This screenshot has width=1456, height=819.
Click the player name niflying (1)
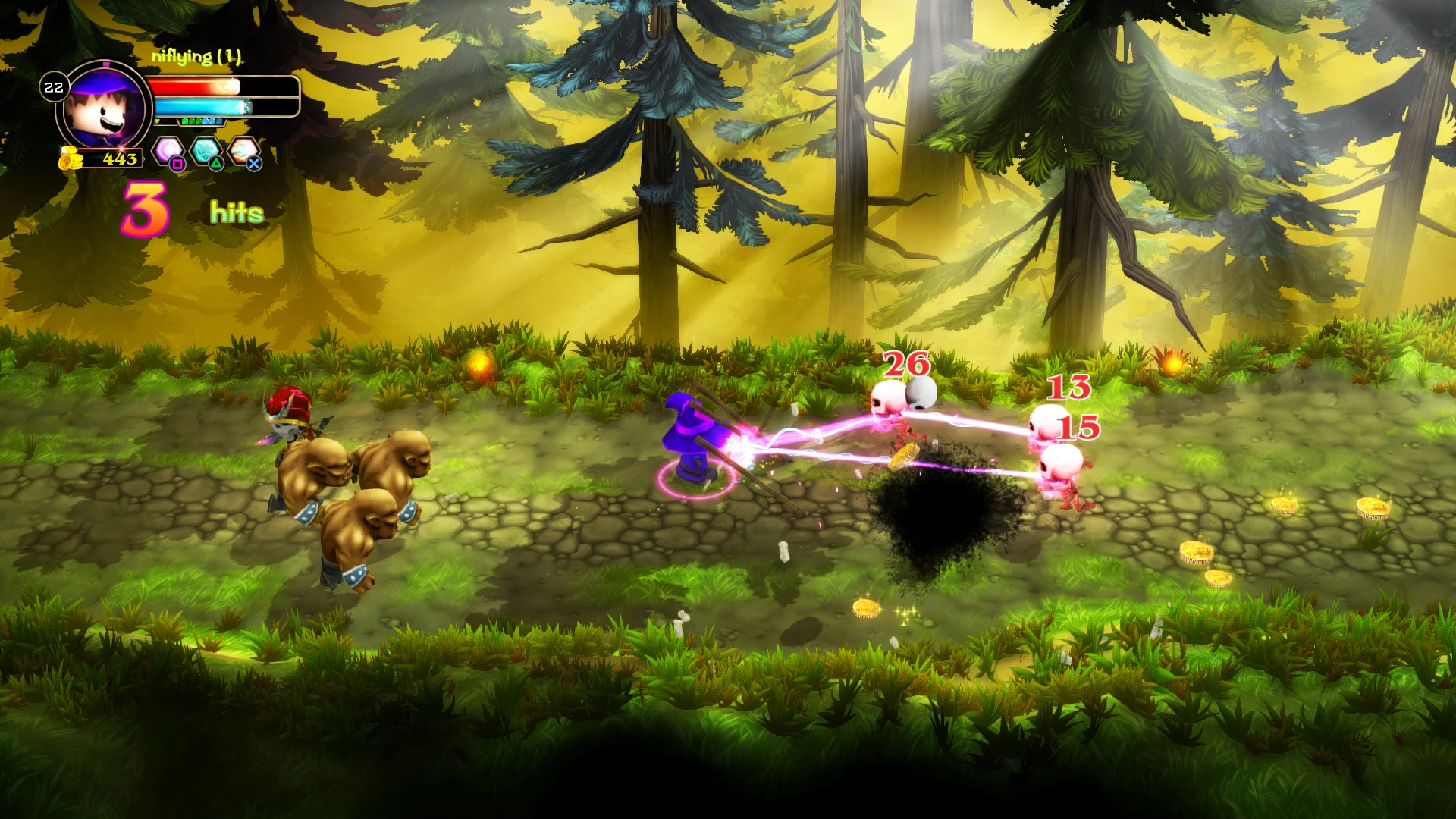[x=197, y=55]
